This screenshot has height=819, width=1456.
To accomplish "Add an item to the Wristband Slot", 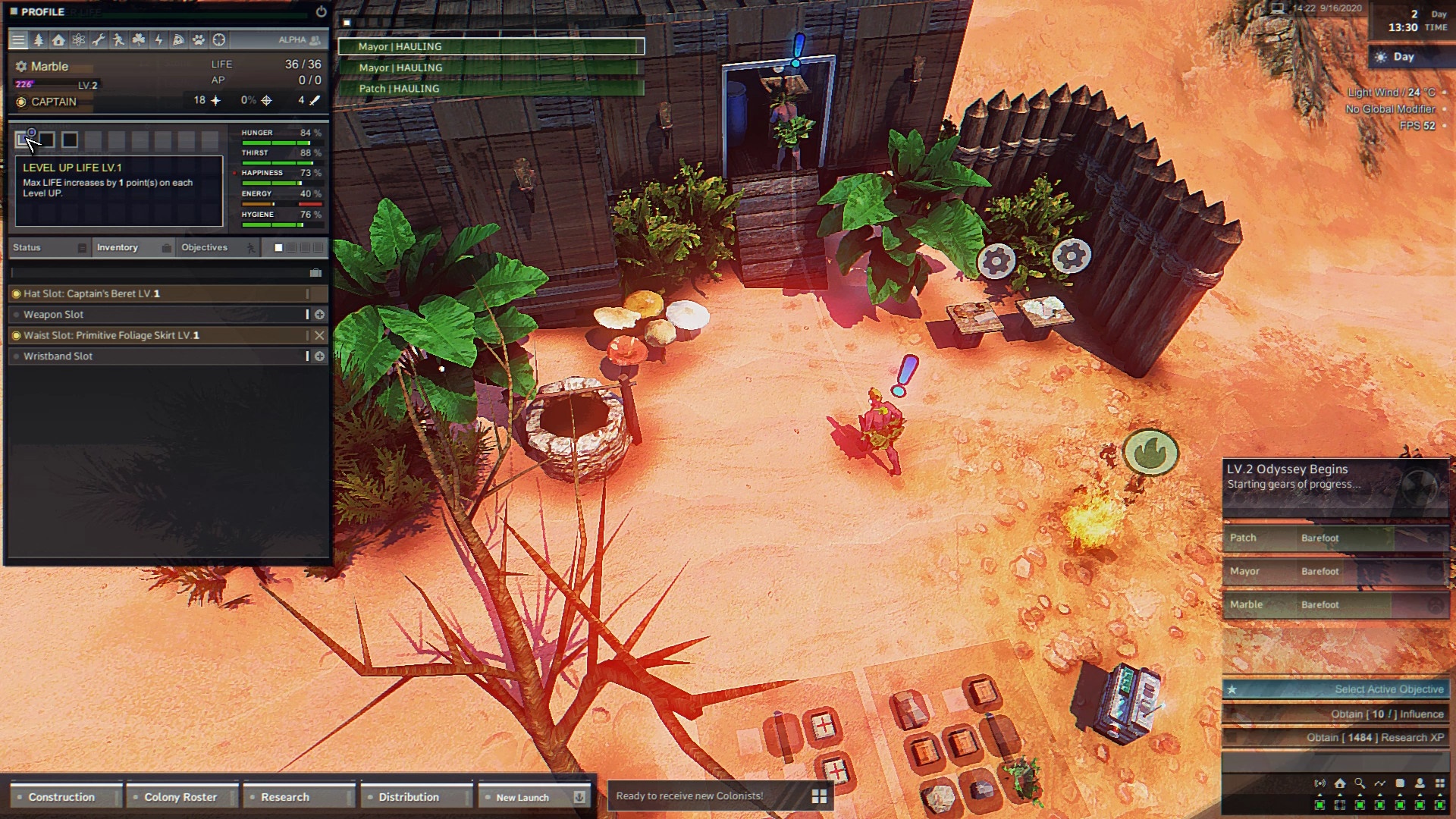I will pos(319,356).
